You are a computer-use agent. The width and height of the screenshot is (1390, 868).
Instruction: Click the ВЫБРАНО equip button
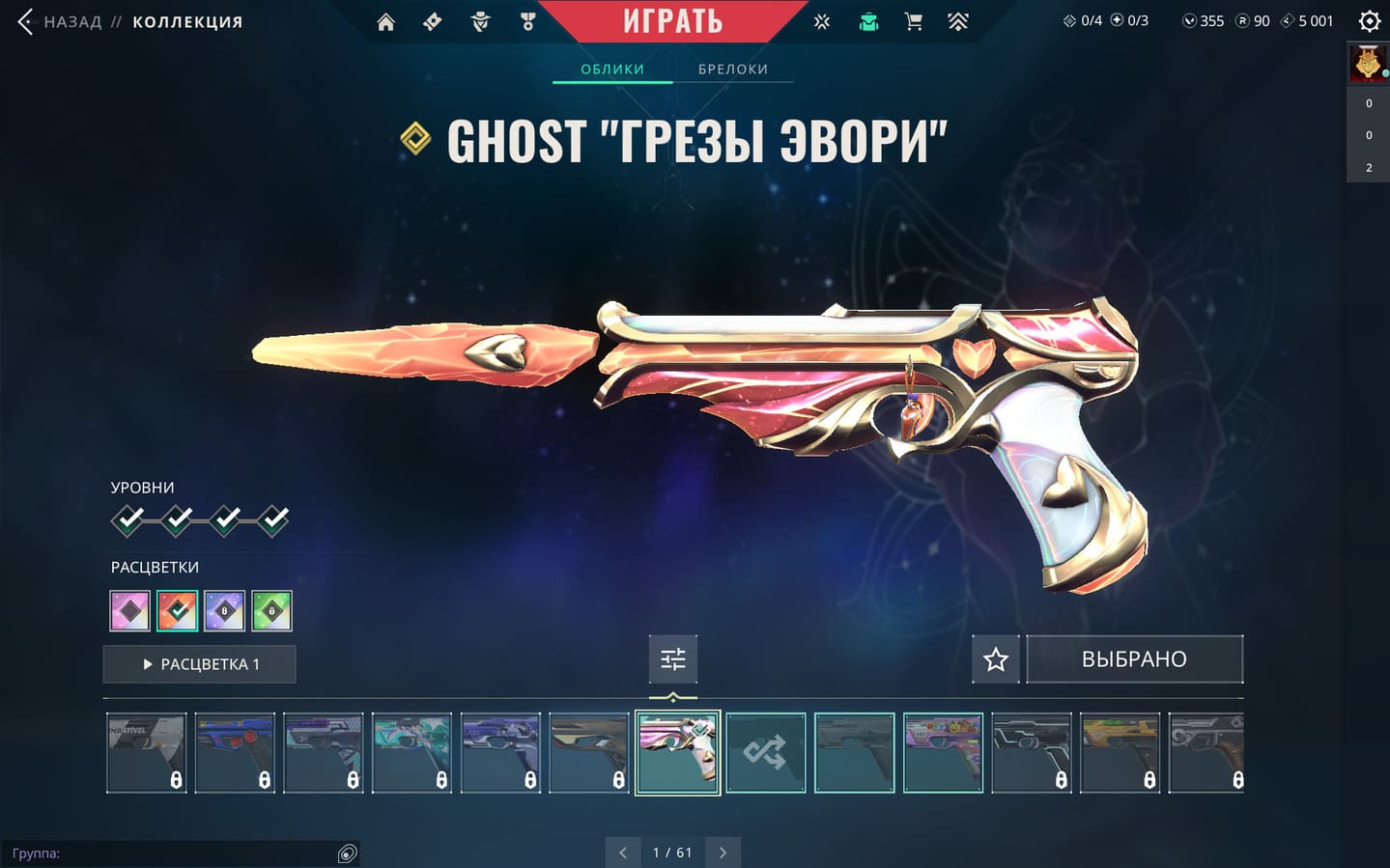1134,659
